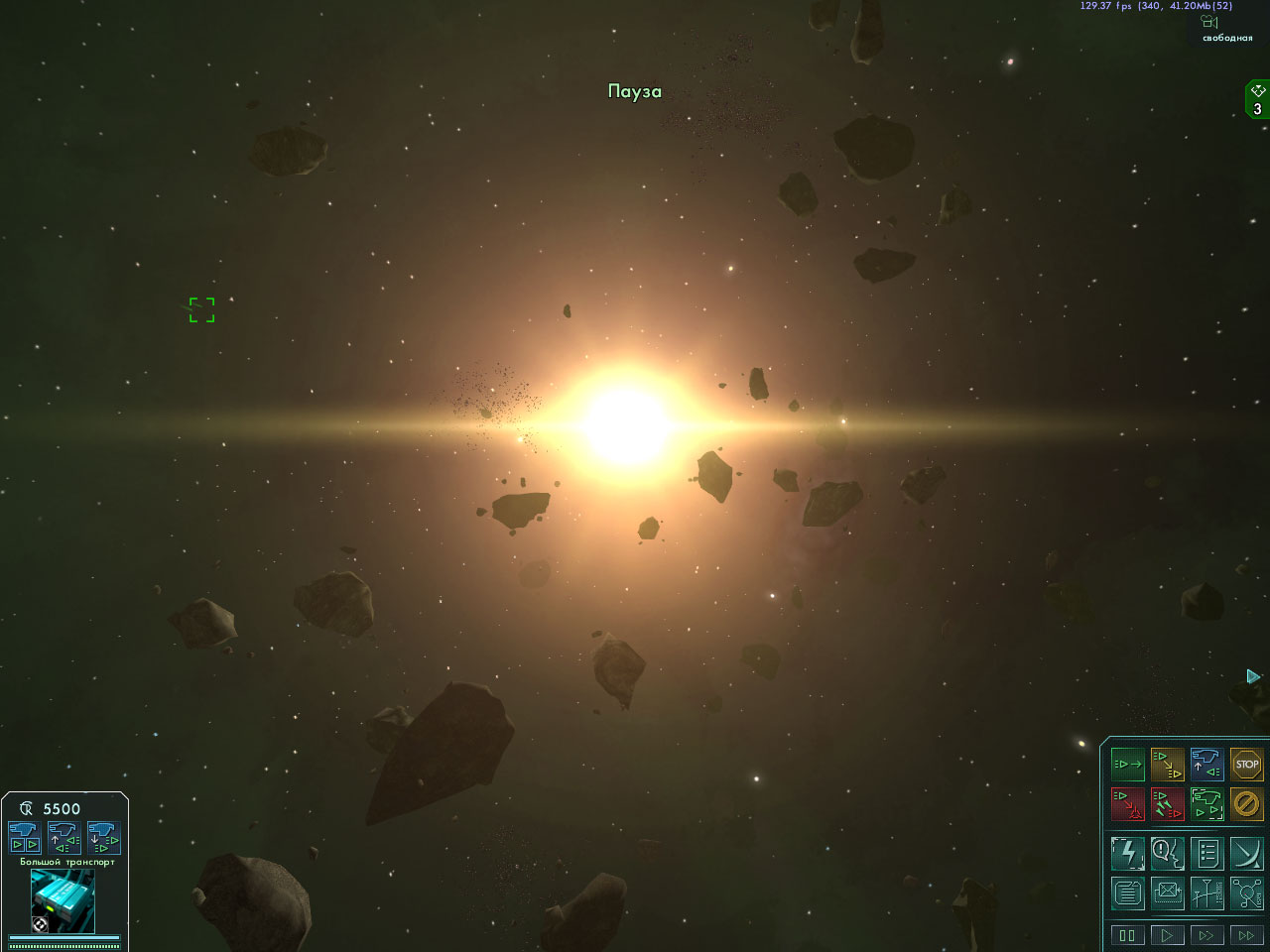Toggle the free camera mode icon
Image resolution: width=1270 pixels, height=952 pixels.
(x=1209, y=22)
